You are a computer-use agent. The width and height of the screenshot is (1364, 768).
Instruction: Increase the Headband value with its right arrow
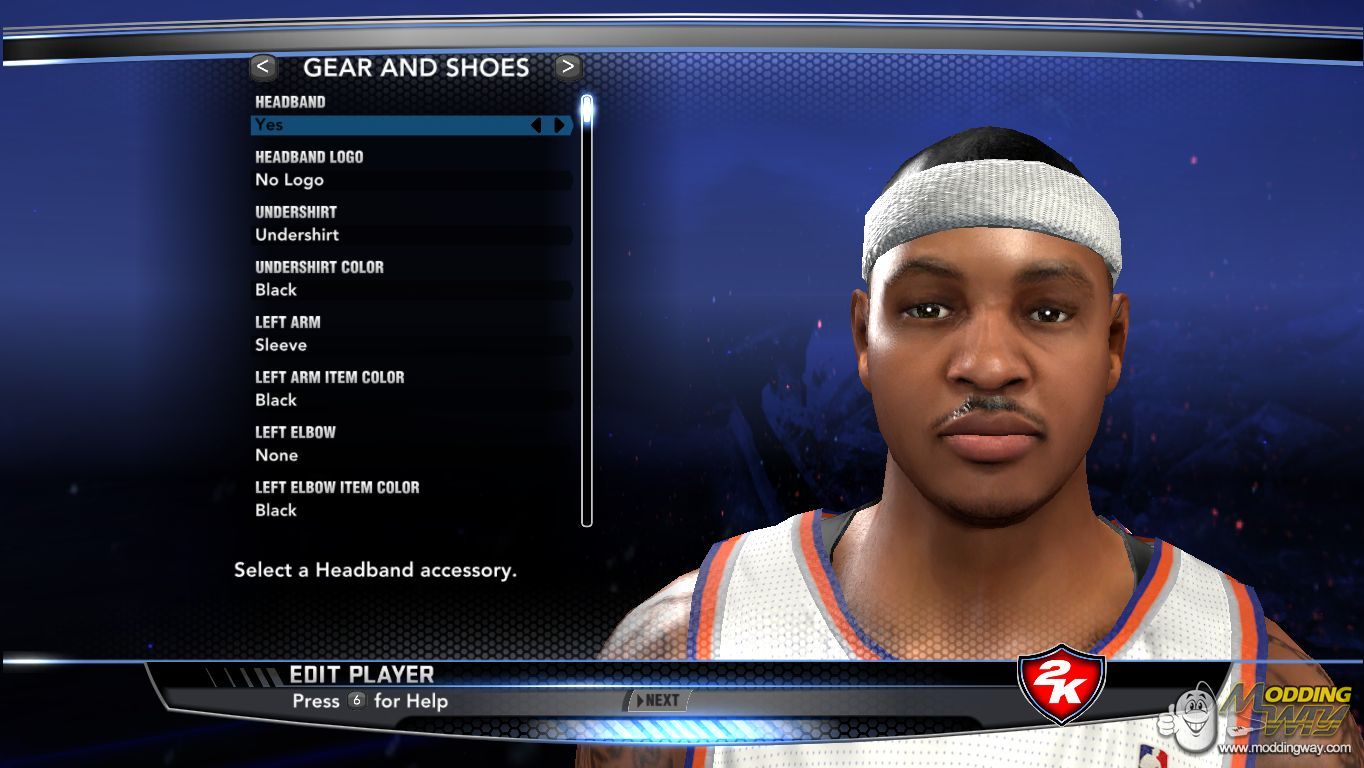click(x=559, y=125)
